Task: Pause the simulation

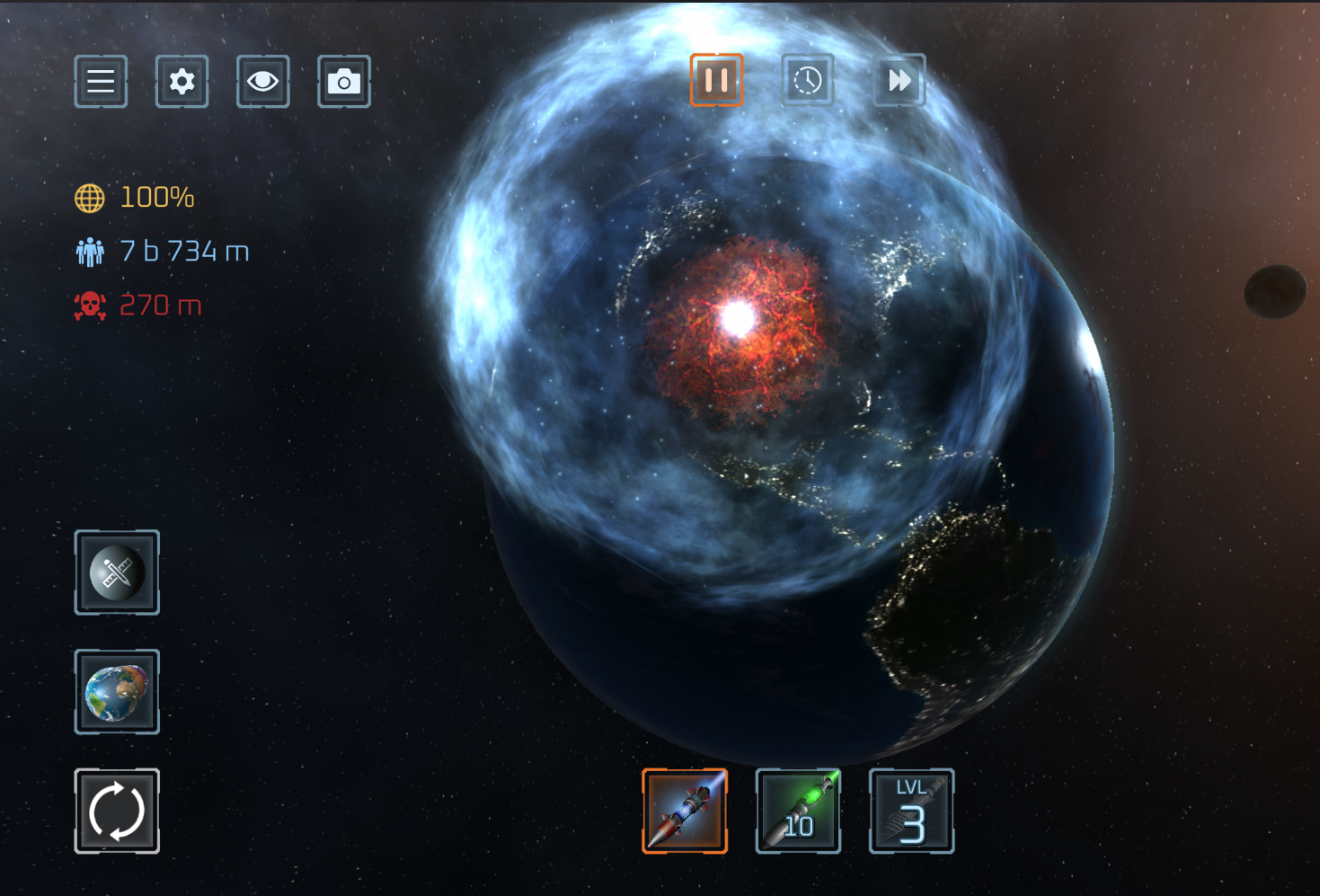Action: pyautogui.click(x=716, y=80)
